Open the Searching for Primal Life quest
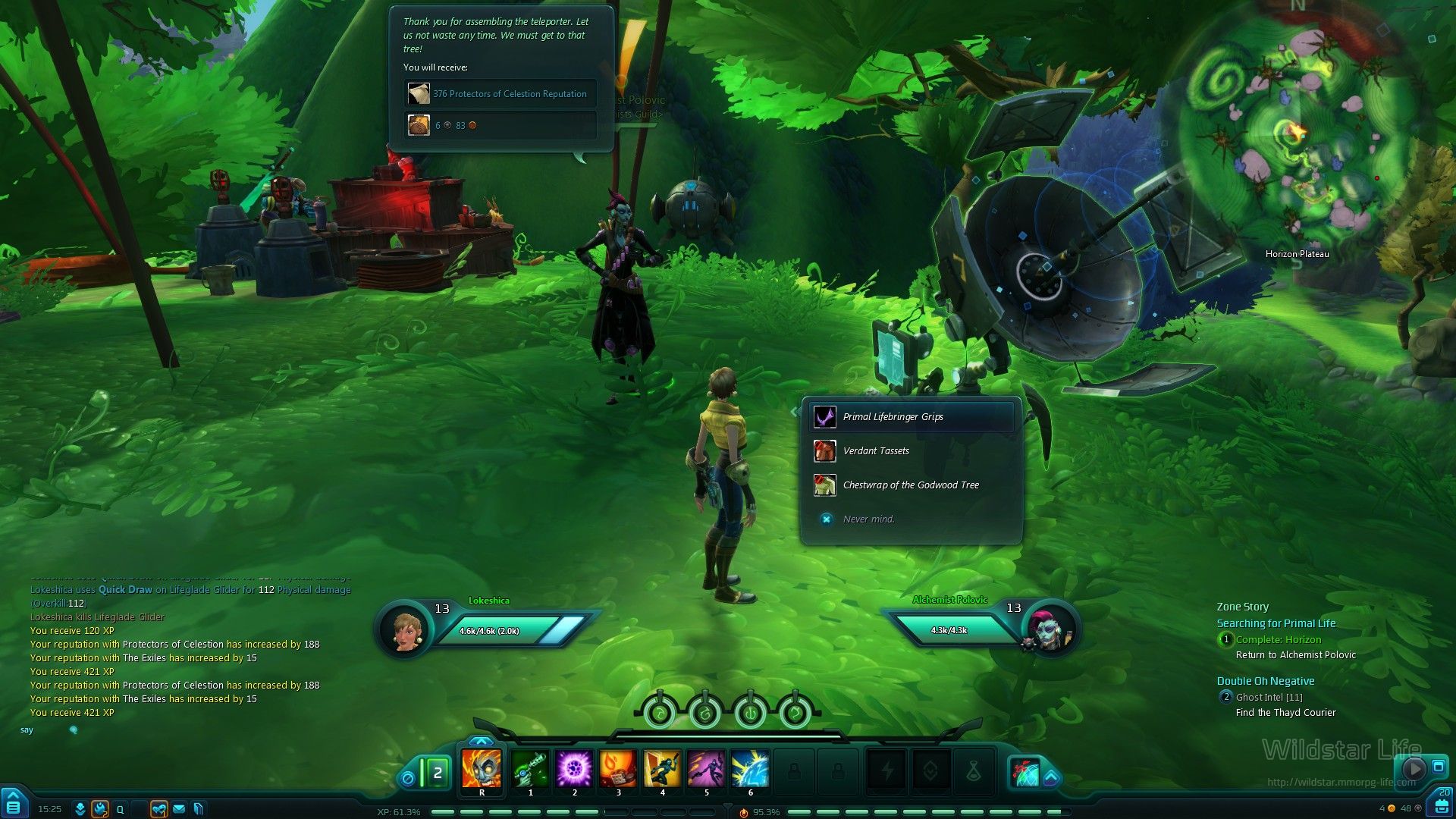Screen dimensions: 1456x819 1276,623
